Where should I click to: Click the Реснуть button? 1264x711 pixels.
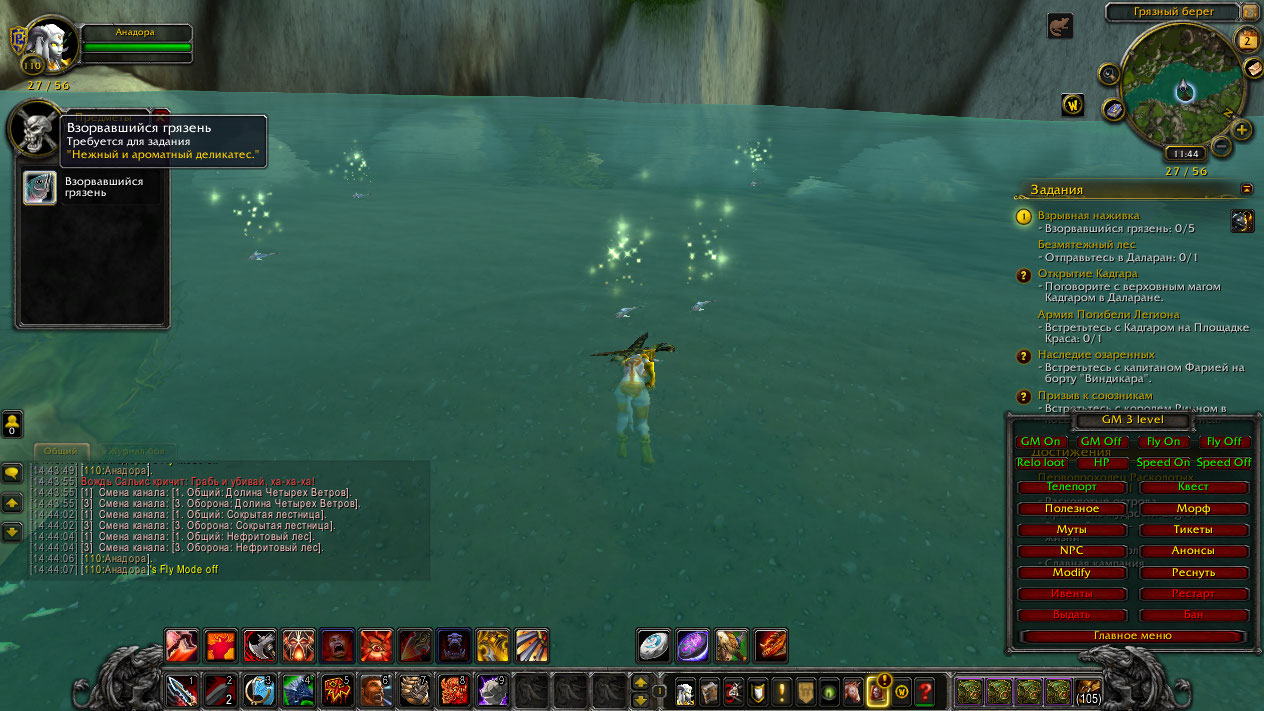point(1193,573)
